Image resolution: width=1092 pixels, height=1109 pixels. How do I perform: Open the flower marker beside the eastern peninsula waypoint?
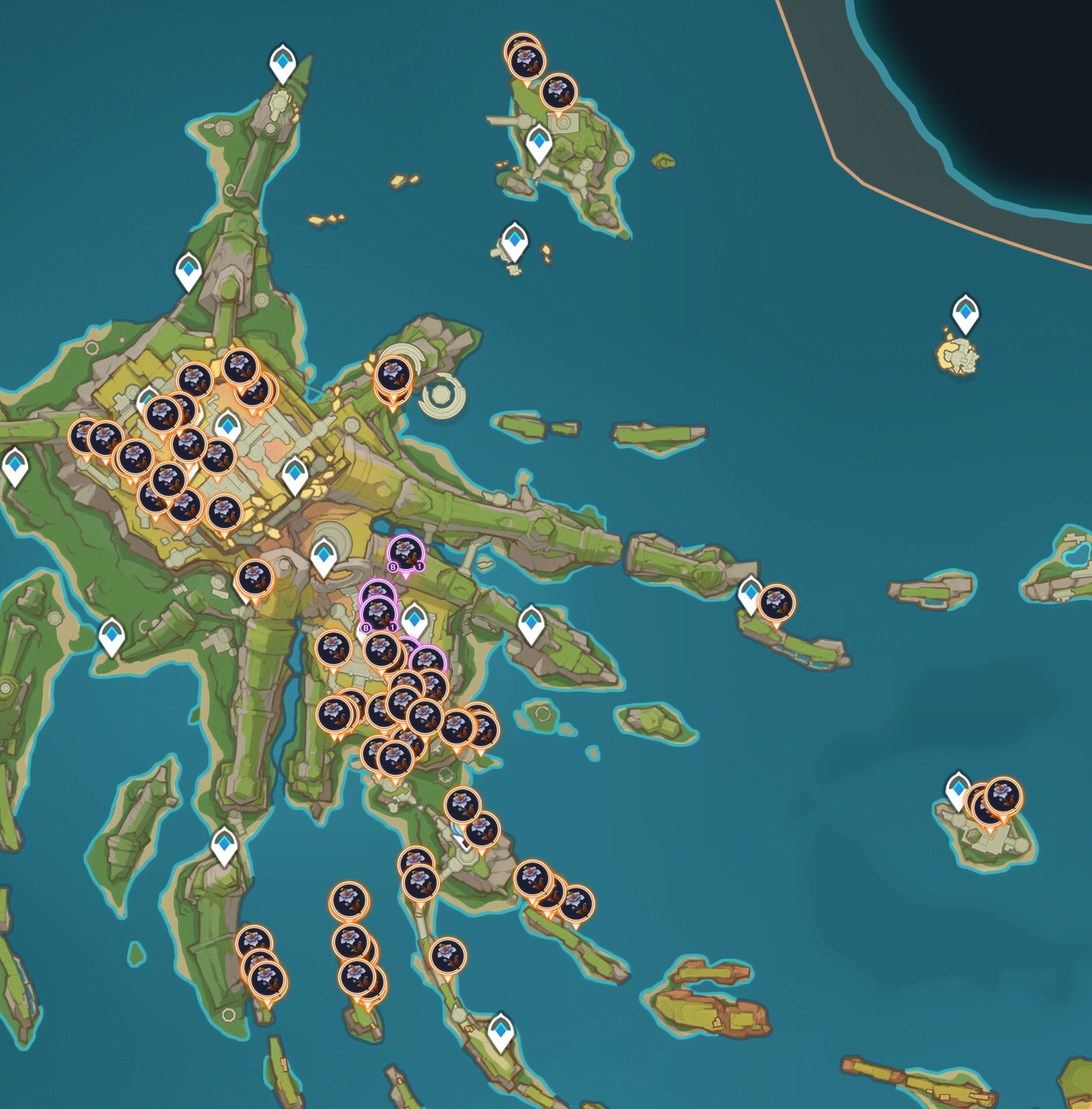(775, 602)
